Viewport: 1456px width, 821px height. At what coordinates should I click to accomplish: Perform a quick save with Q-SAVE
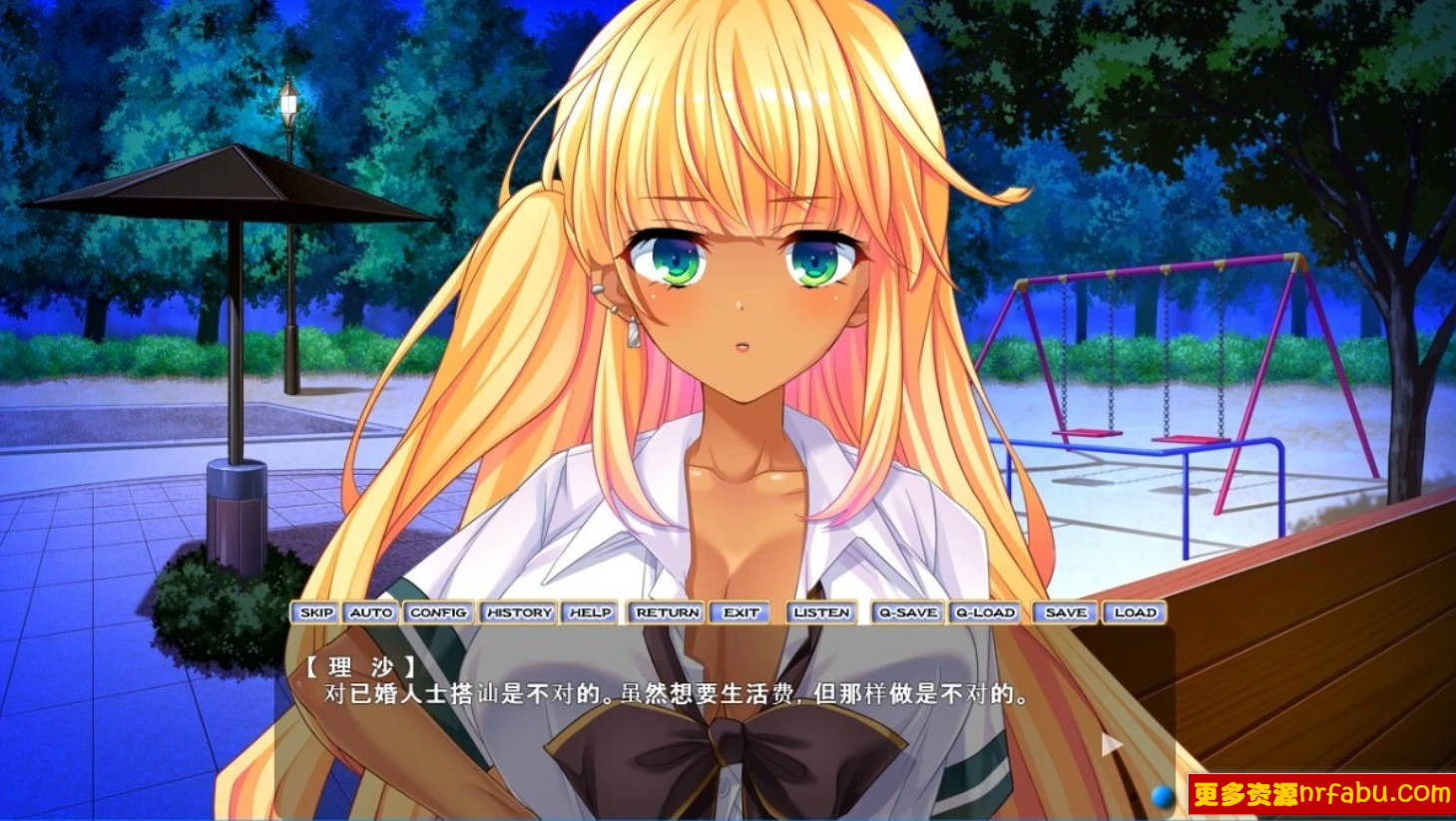906,613
